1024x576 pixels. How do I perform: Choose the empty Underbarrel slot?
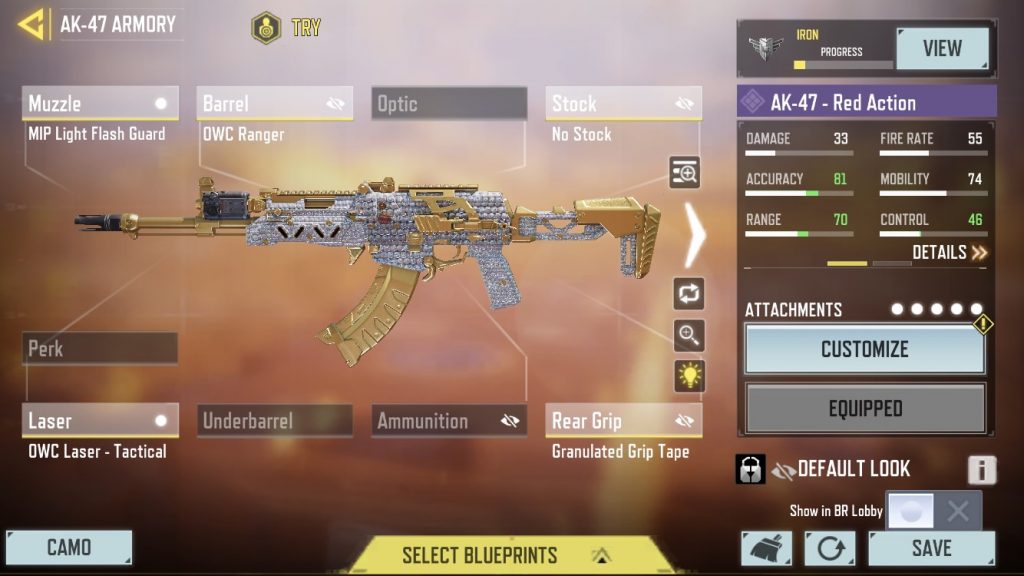[274, 421]
